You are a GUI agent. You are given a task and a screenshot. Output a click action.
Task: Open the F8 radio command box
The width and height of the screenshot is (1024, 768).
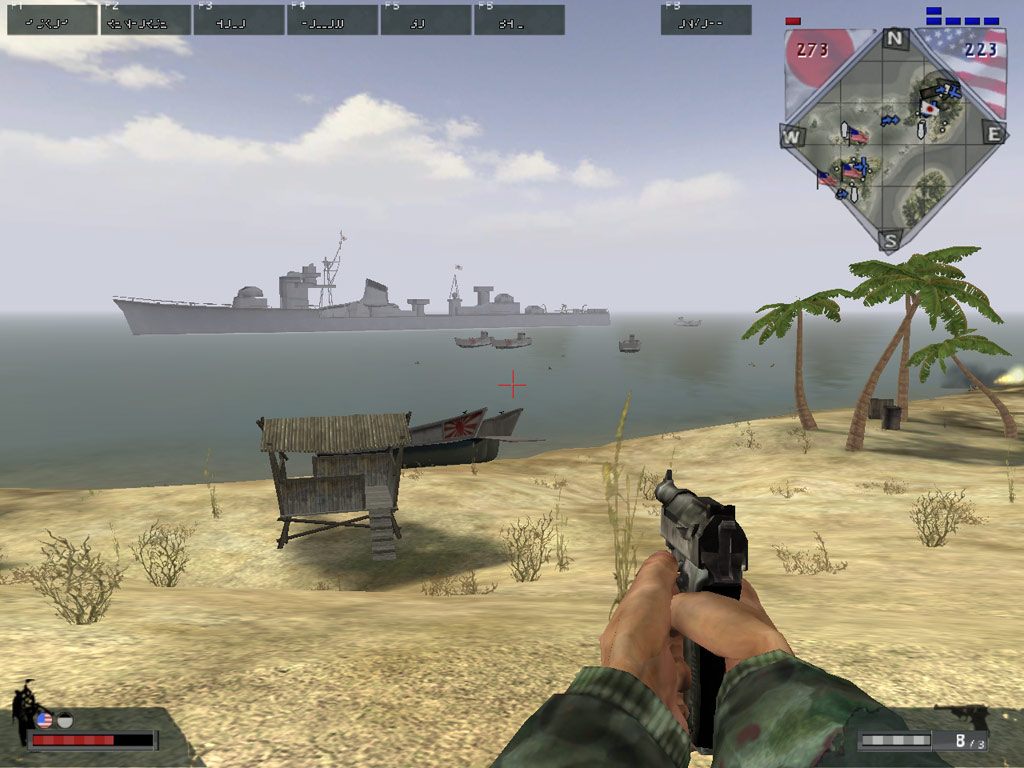[706, 20]
